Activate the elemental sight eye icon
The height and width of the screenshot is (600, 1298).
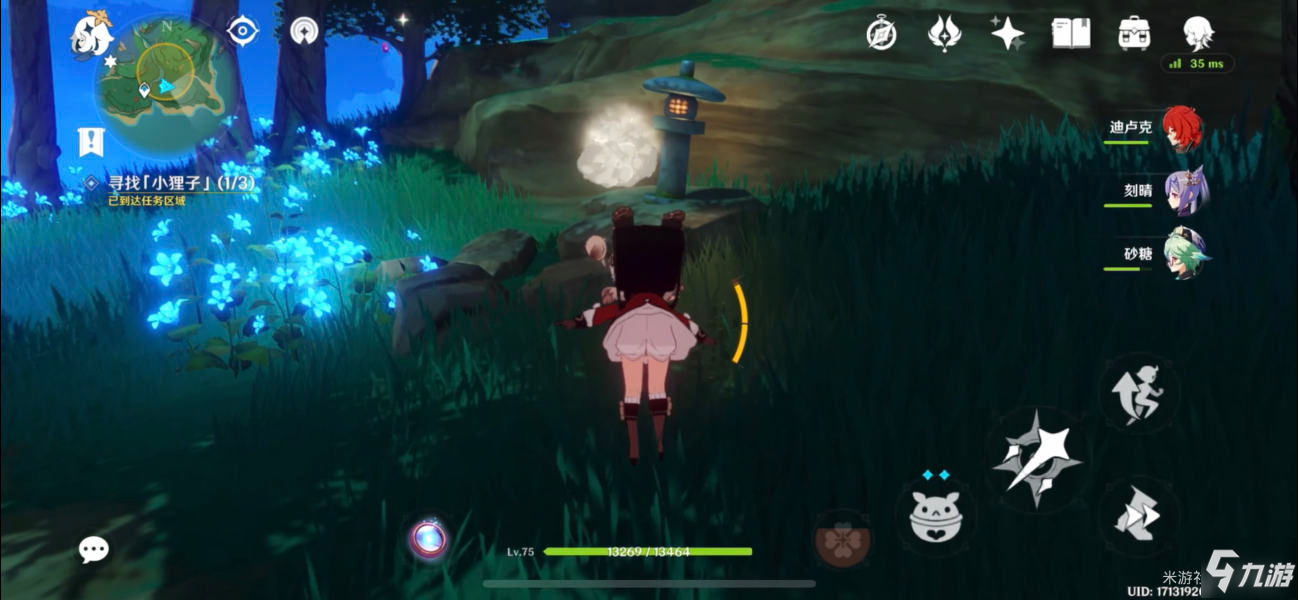click(242, 32)
